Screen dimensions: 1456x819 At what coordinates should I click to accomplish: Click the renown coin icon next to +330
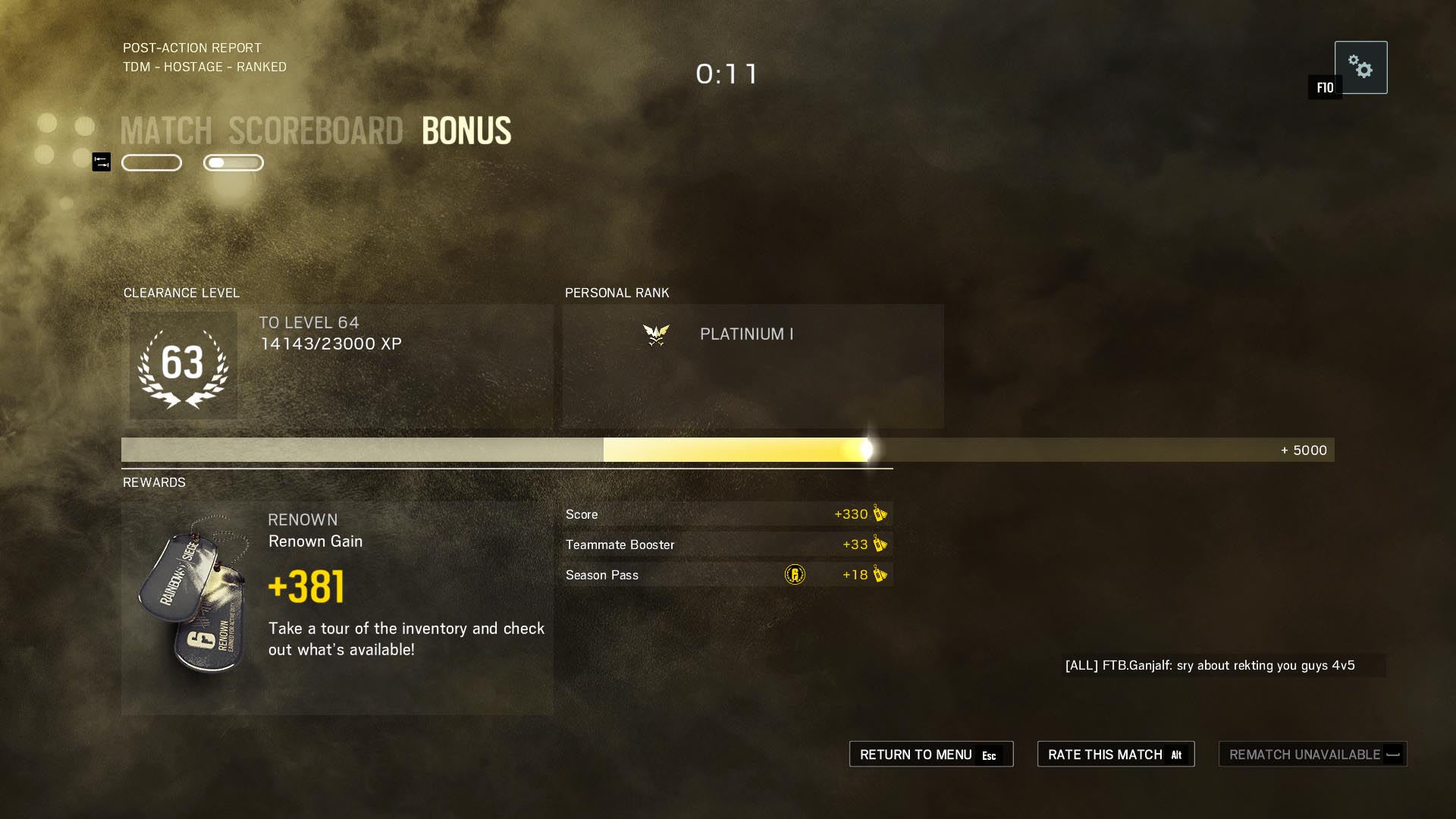(x=879, y=513)
